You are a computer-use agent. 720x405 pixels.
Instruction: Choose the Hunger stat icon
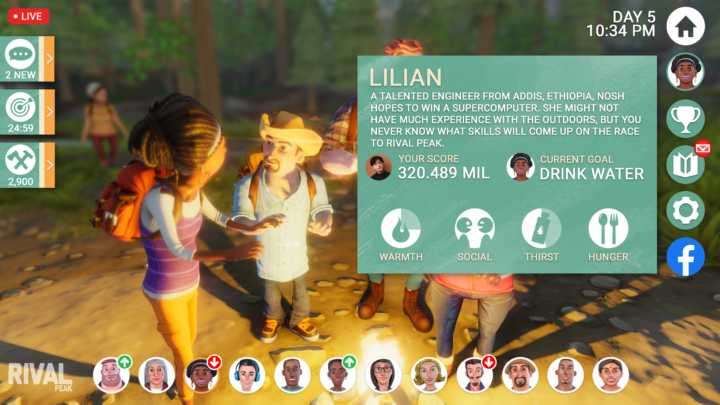click(x=608, y=229)
